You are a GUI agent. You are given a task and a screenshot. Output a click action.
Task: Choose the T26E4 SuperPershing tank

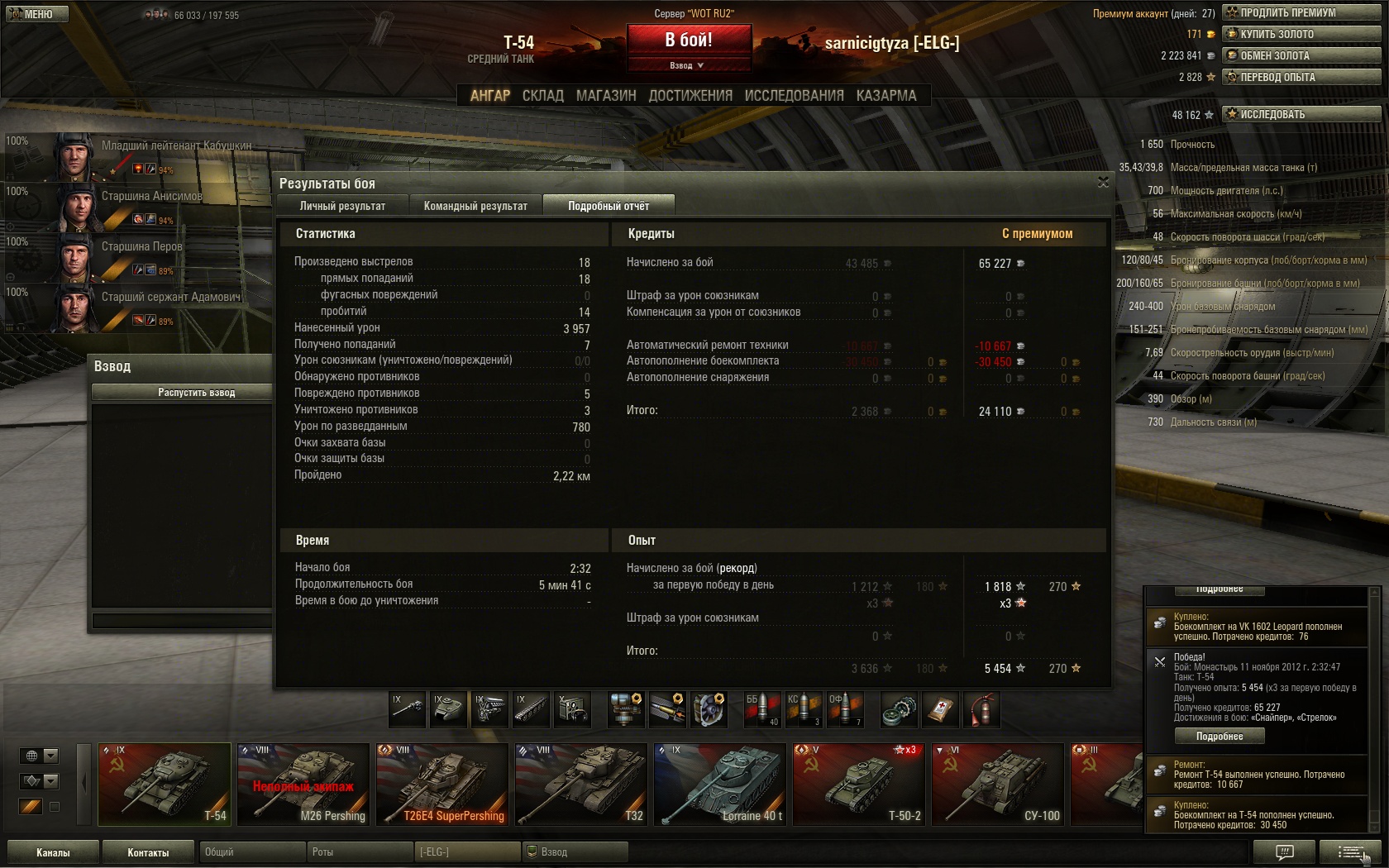click(x=442, y=785)
